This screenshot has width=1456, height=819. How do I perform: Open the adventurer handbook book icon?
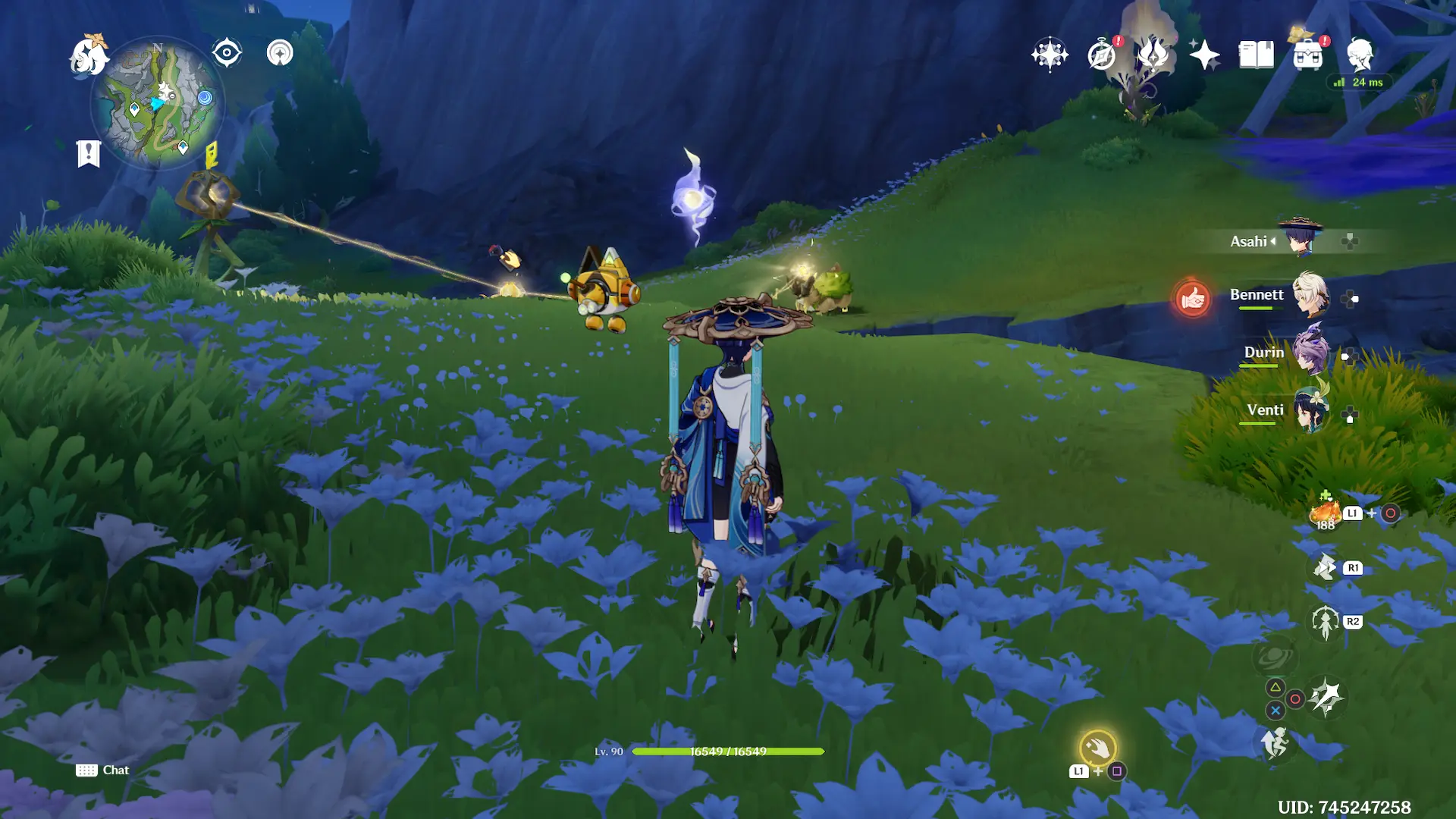[x=1256, y=55]
